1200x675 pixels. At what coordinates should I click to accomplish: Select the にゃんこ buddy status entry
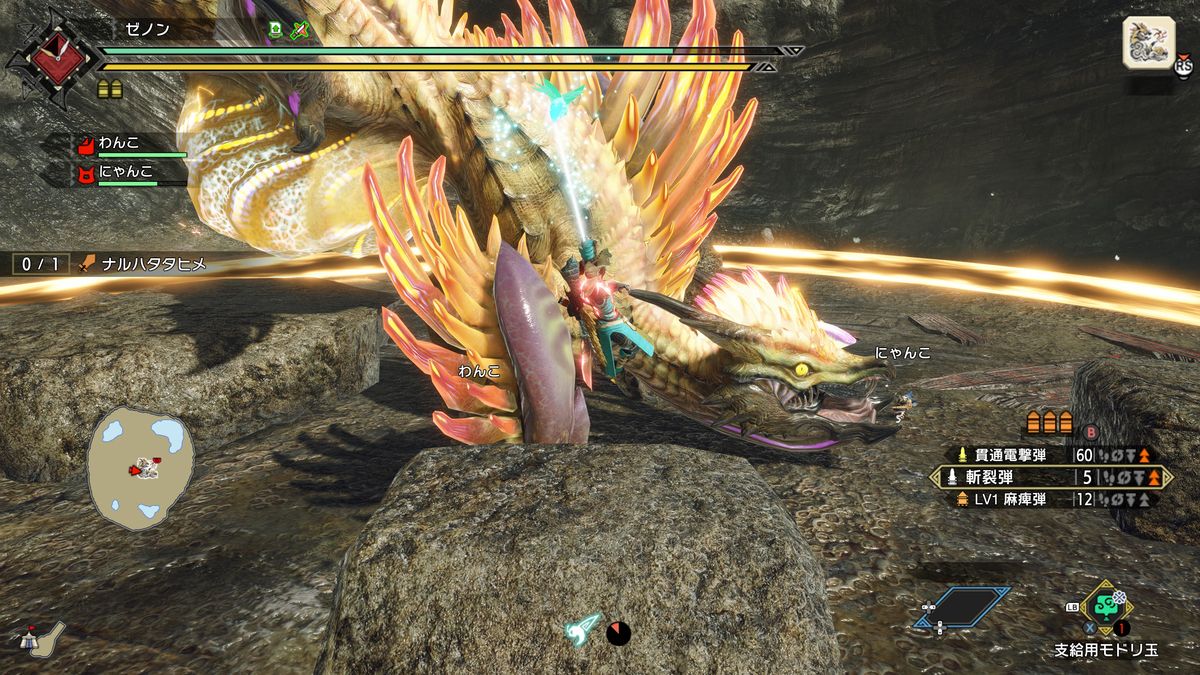coord(130,174)
